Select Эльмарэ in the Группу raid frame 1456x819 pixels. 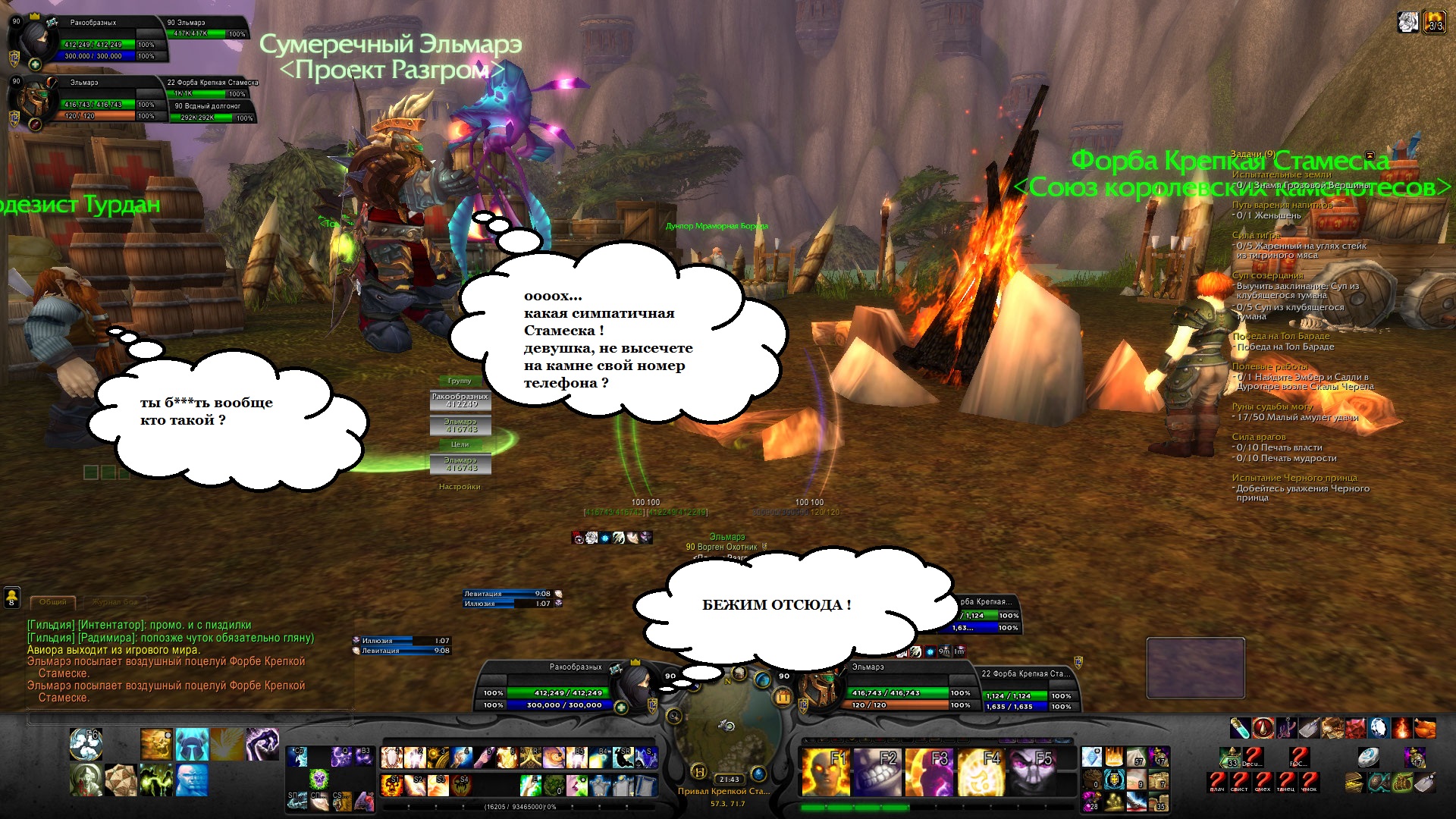(x=460, y=425)
